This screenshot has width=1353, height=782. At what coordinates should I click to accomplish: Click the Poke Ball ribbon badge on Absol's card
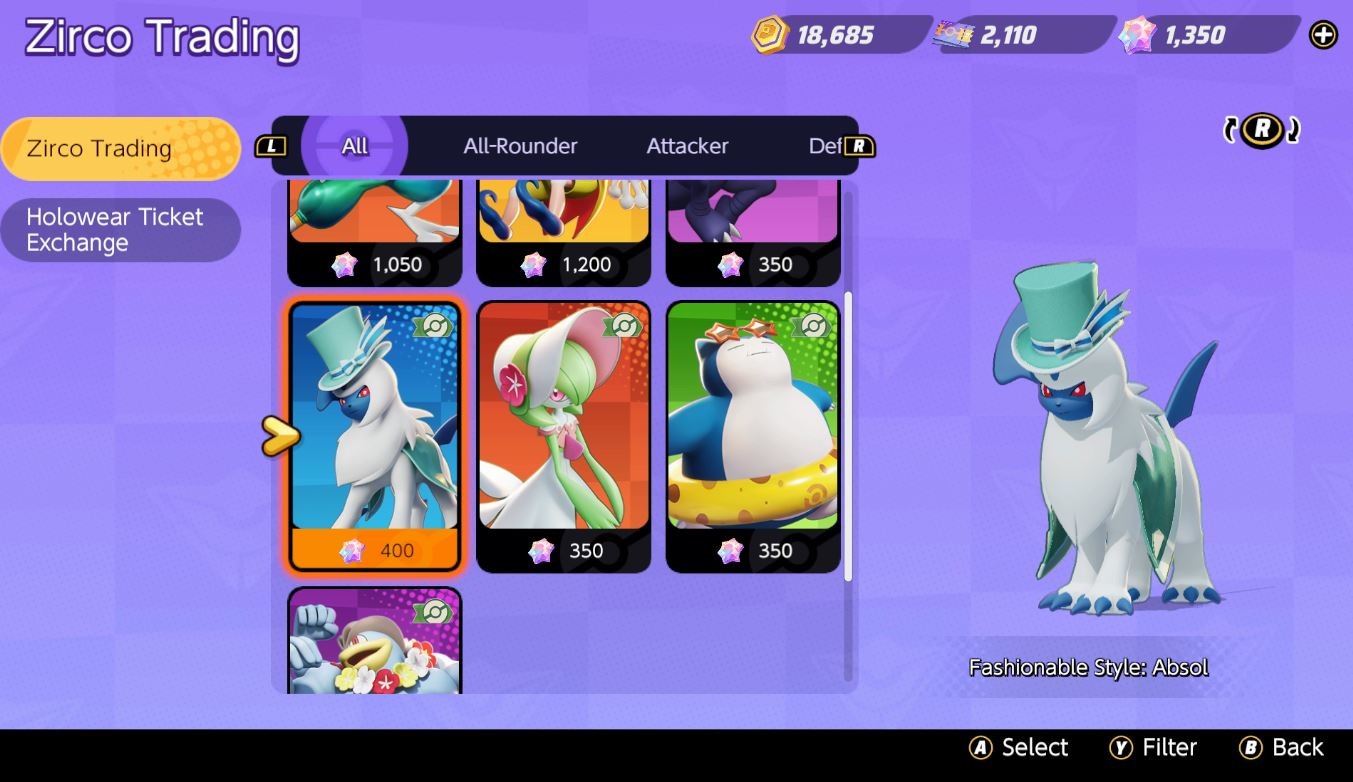coord(434,325)
